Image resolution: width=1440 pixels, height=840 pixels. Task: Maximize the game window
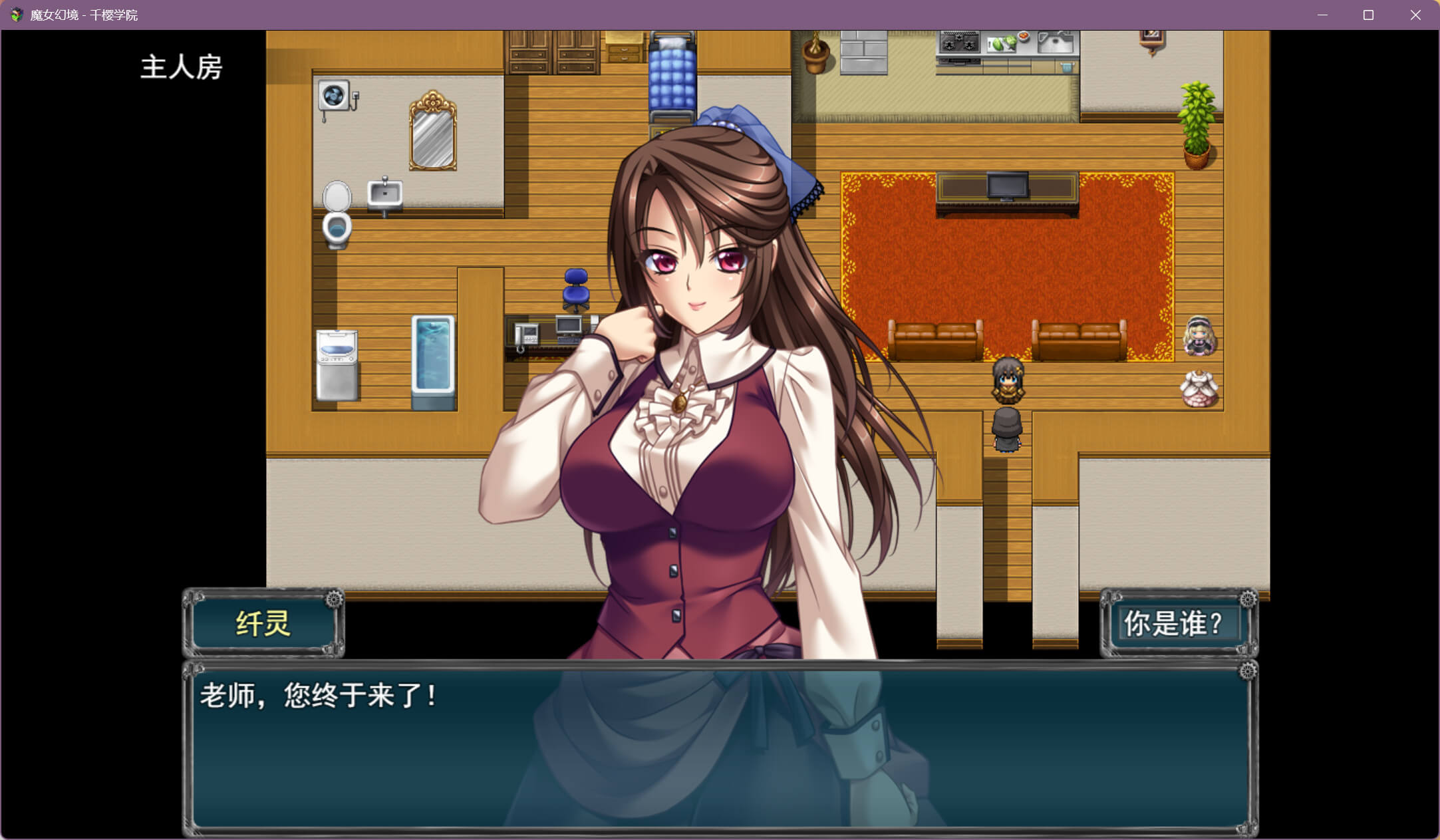point(1368,15)
